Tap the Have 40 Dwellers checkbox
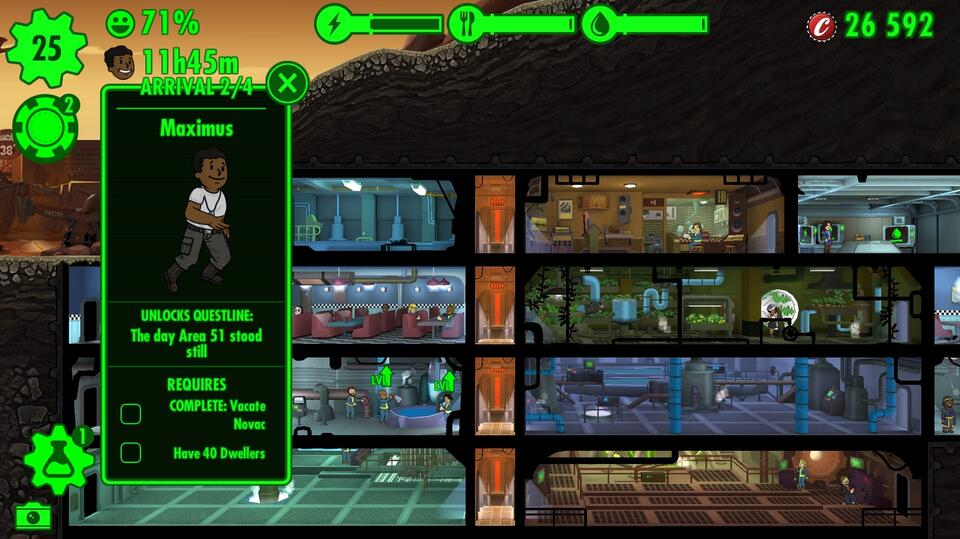This screenshot has width=960, height=539. point(131,453)
